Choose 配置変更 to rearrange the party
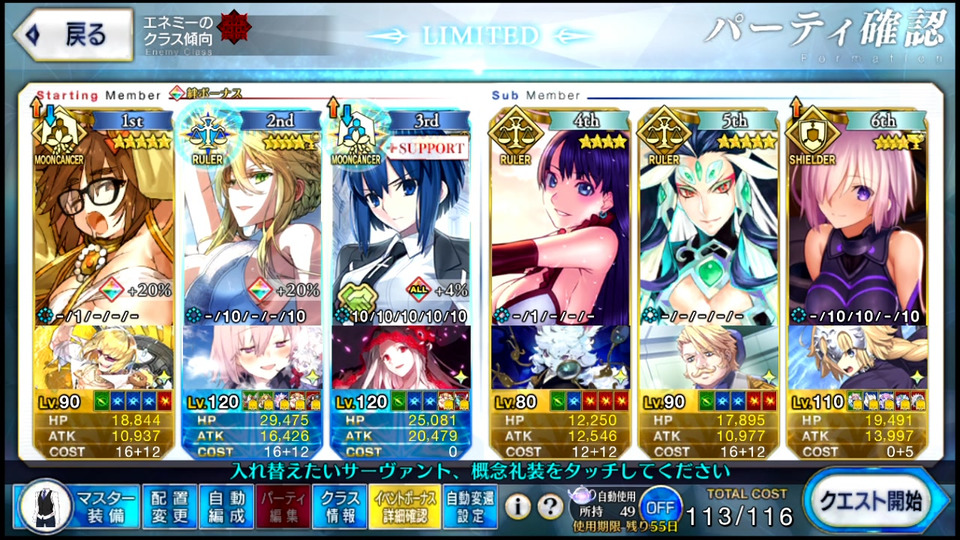Viewport: 960px width, 540px height. (170, 505)
